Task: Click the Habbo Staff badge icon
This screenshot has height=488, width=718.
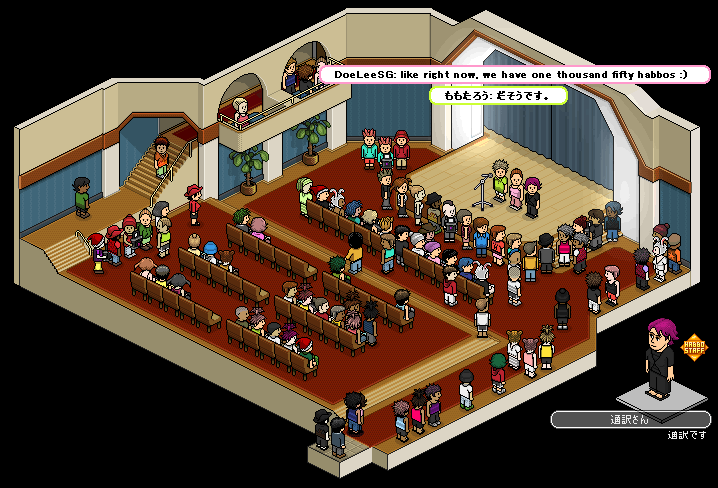Action: 694,347
